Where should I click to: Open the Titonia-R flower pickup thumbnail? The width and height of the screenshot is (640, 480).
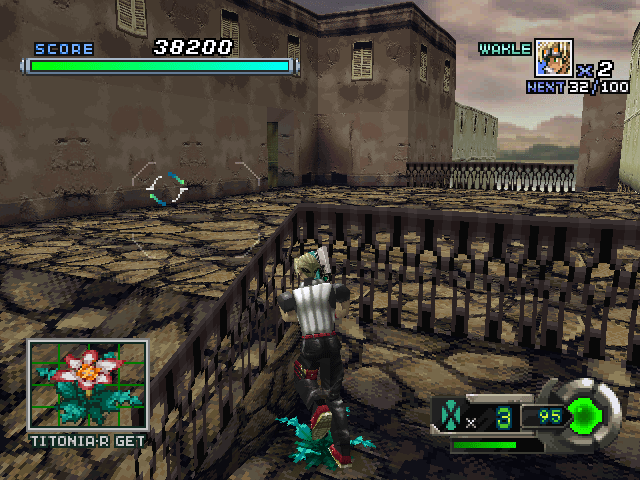[87, 385]
